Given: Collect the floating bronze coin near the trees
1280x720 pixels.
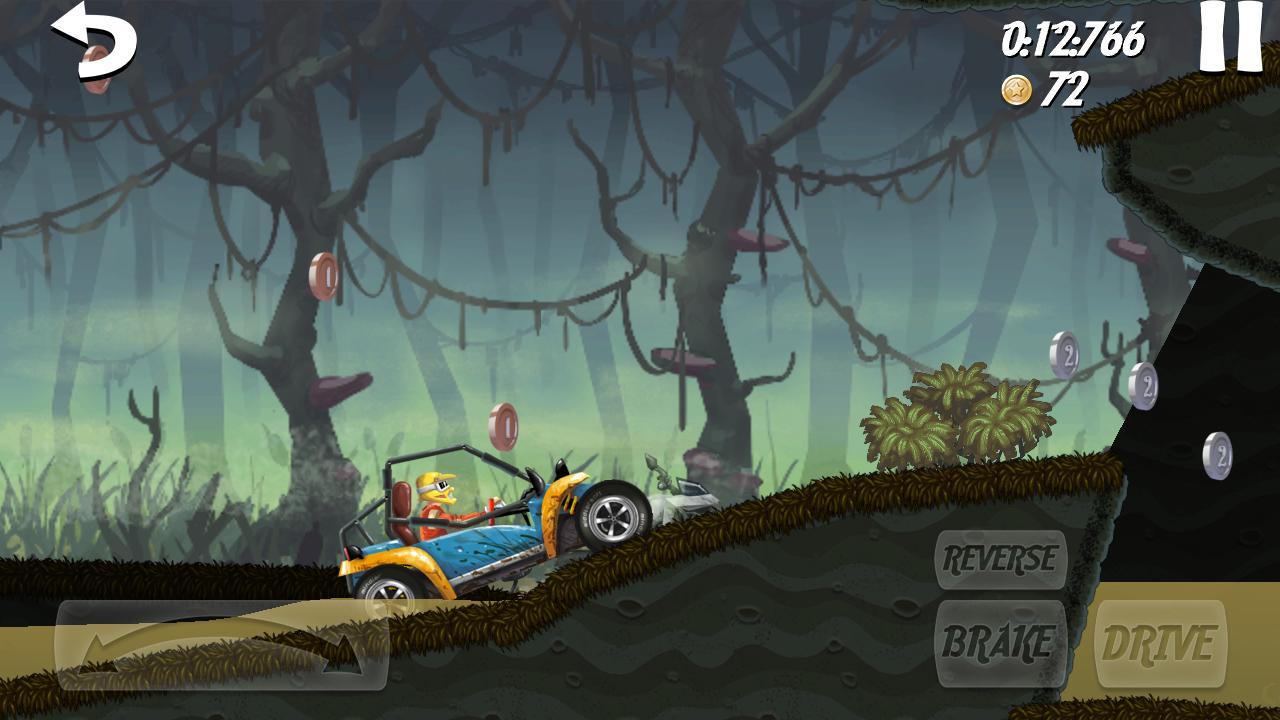Looking at the screenshot, I should (322, 277).
